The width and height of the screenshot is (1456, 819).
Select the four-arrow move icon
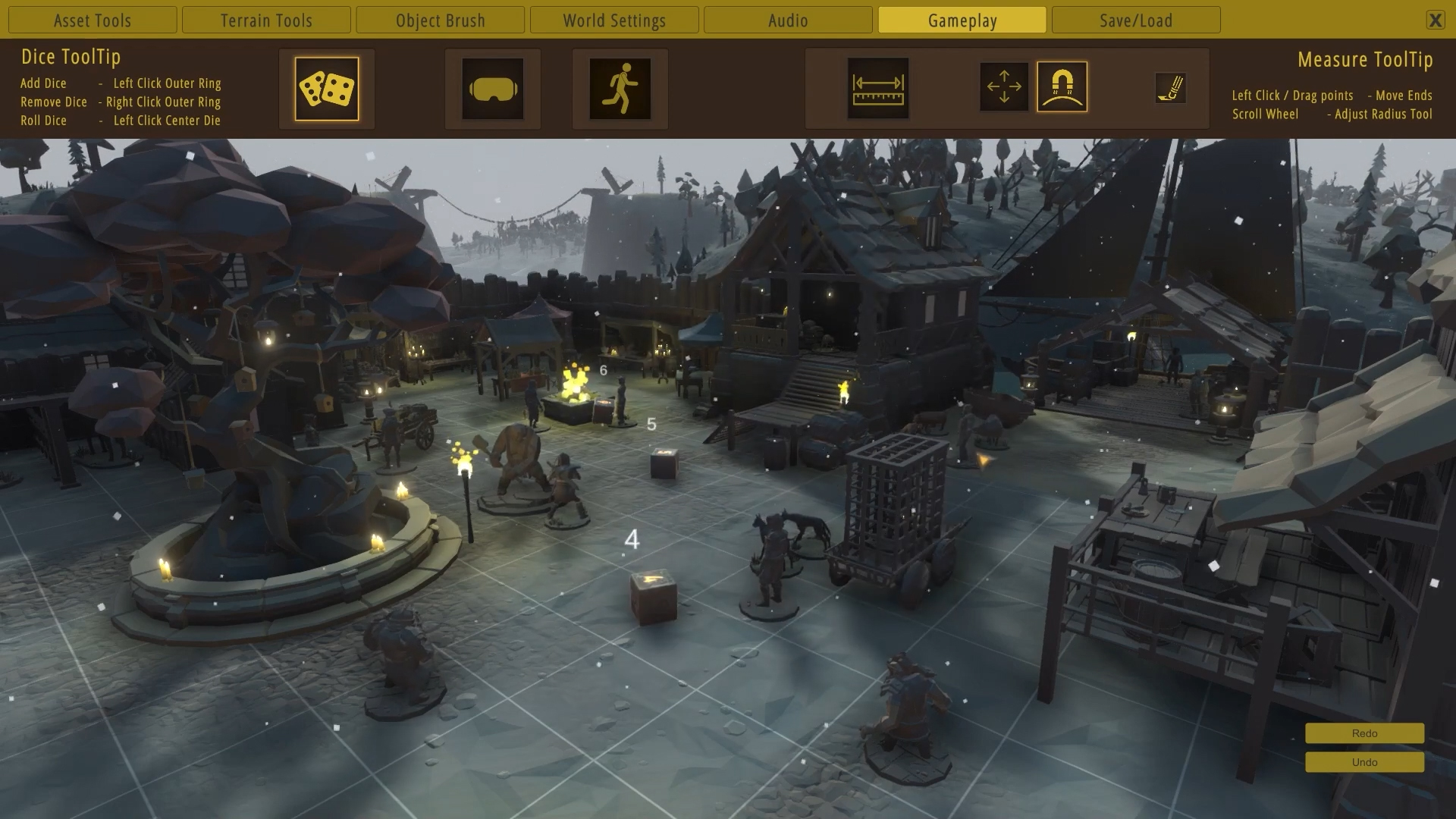coord(1004,86)
